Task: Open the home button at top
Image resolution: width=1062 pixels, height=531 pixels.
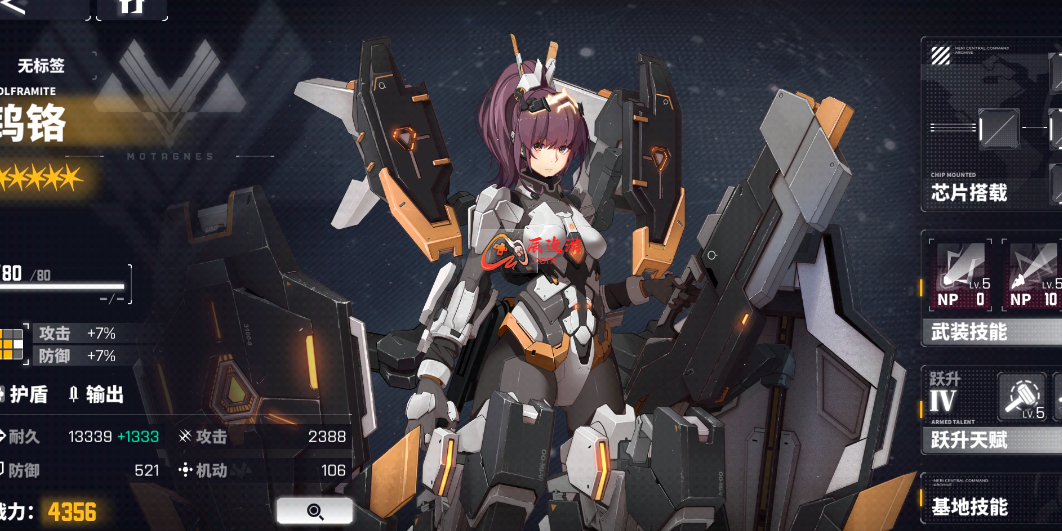Action: [x=132, y=8]
